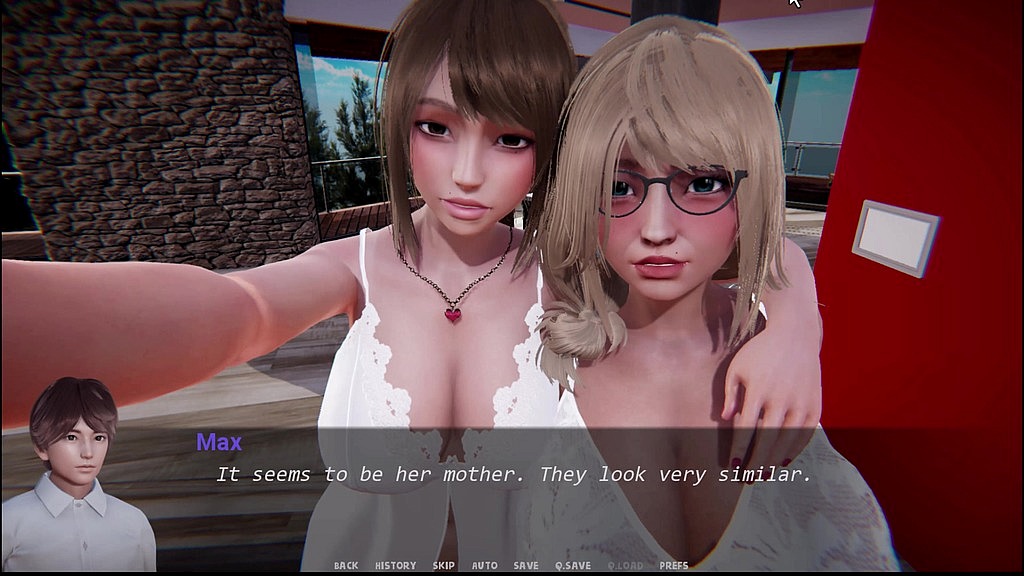
Task: Quick save with Q.Save
Action: (x=572, y=566)
